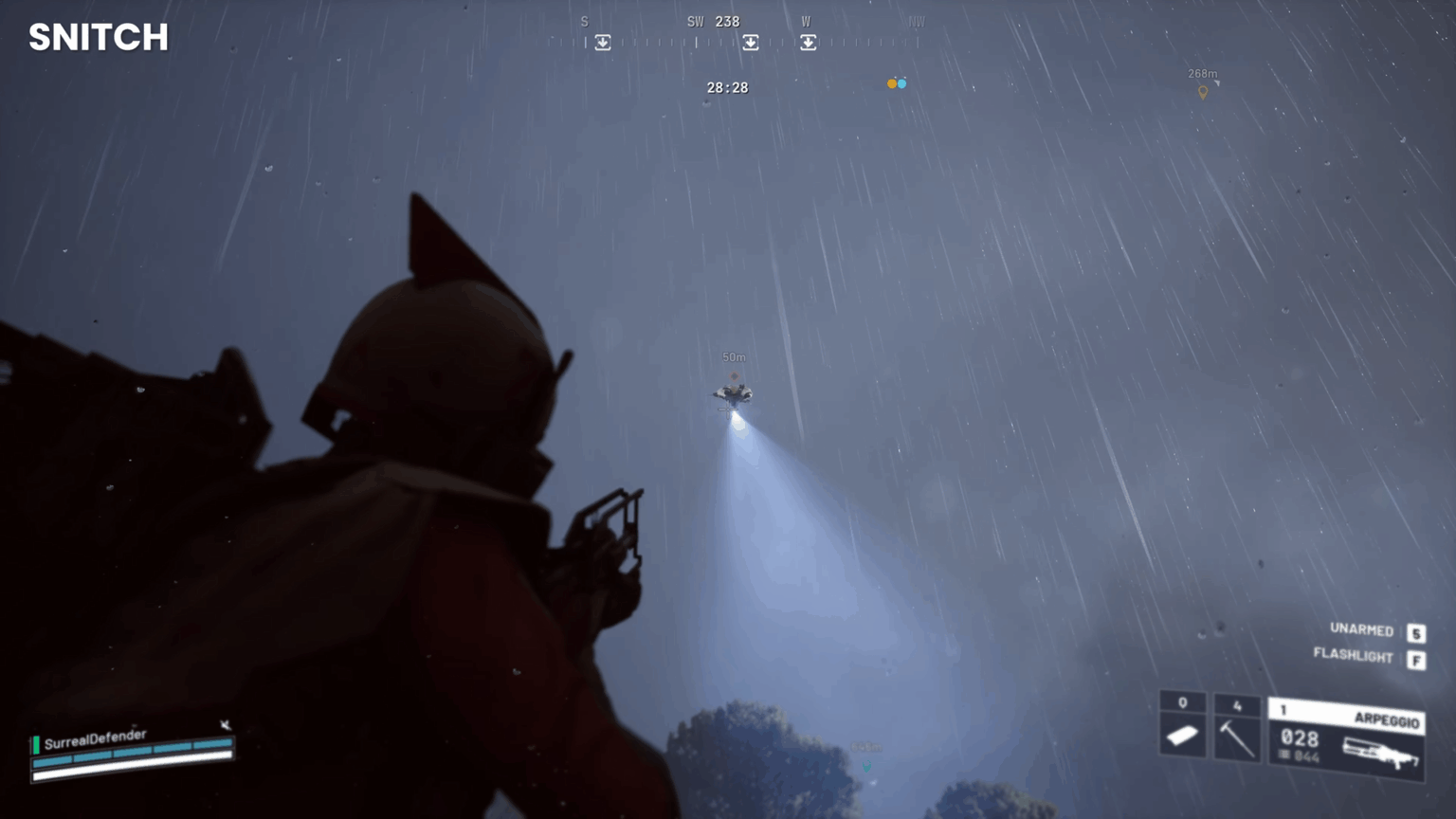Click the blue status dot indicator
This screenshot has width=1456, height=819.
point(903,83)
